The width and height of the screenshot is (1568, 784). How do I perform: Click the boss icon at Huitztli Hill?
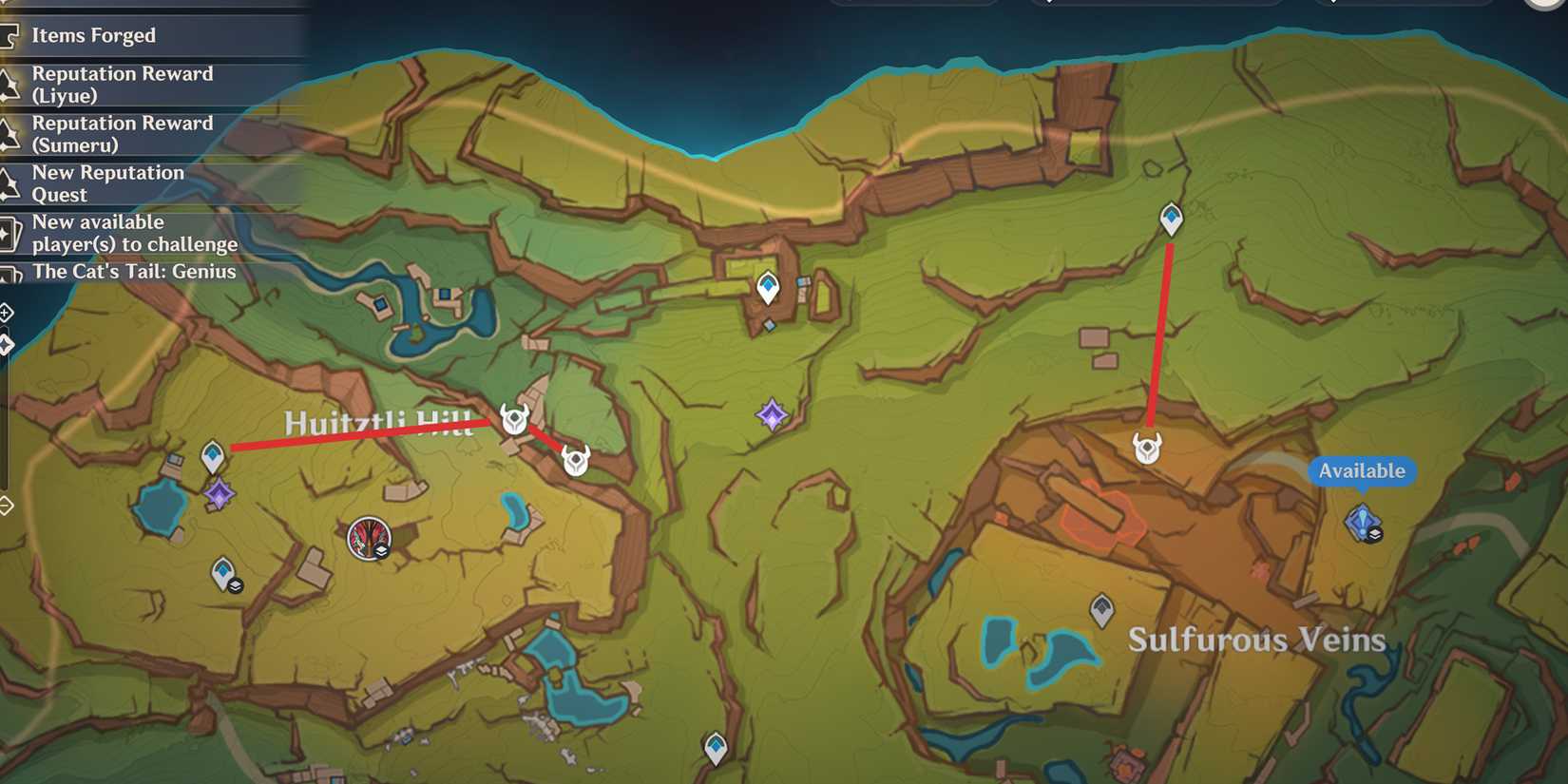click(514, 420)
